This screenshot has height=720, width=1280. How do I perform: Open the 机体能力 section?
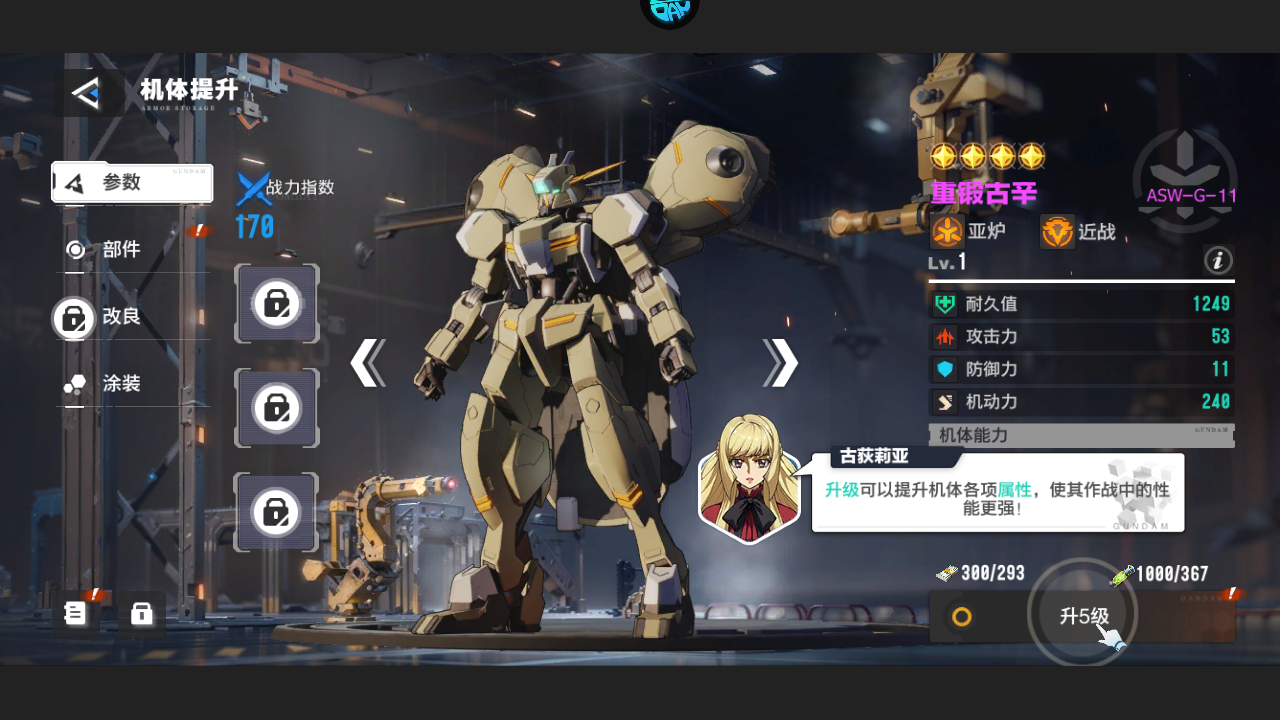(1080, 436)
